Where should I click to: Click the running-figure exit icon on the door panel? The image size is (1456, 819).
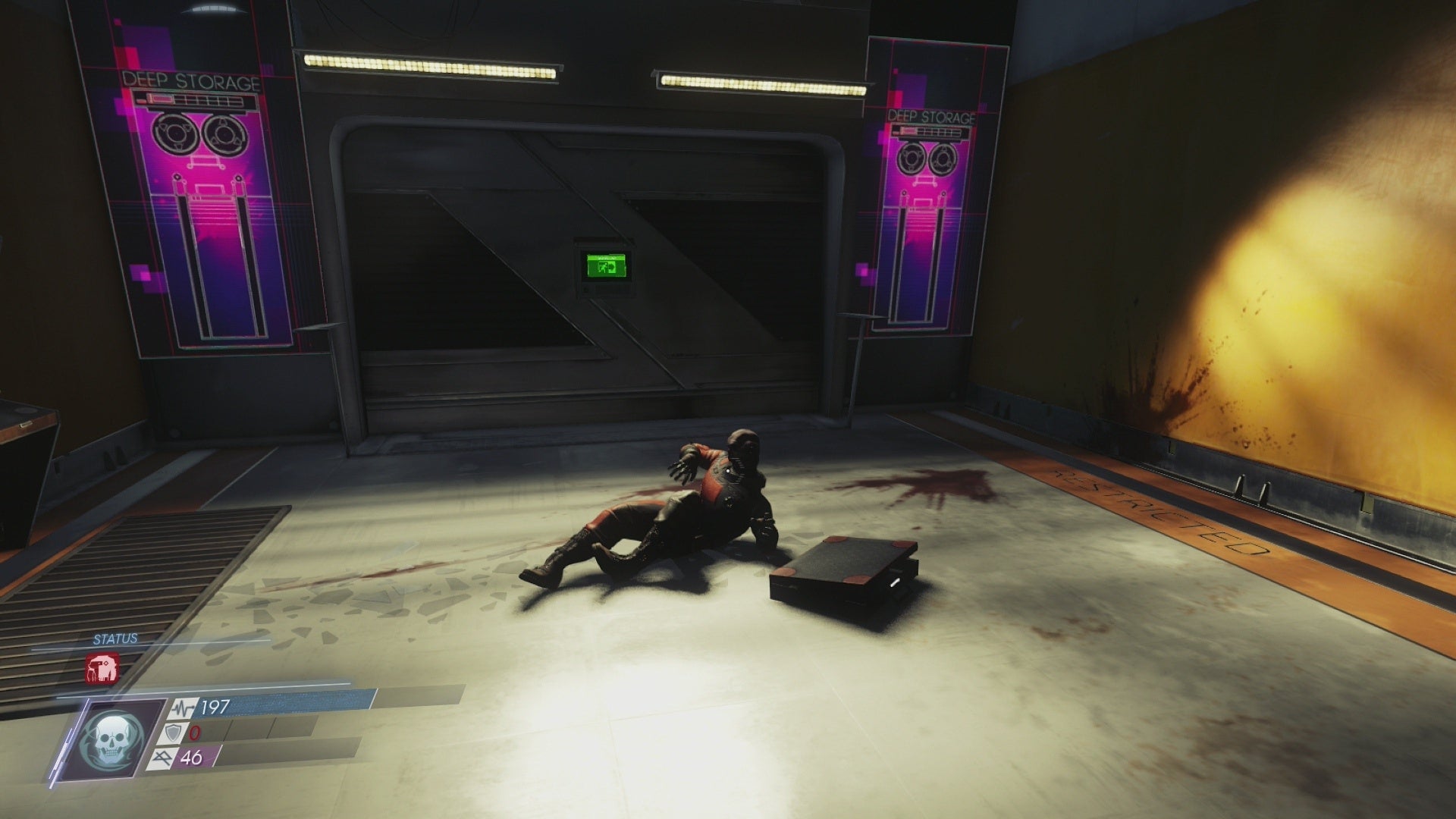603,267
